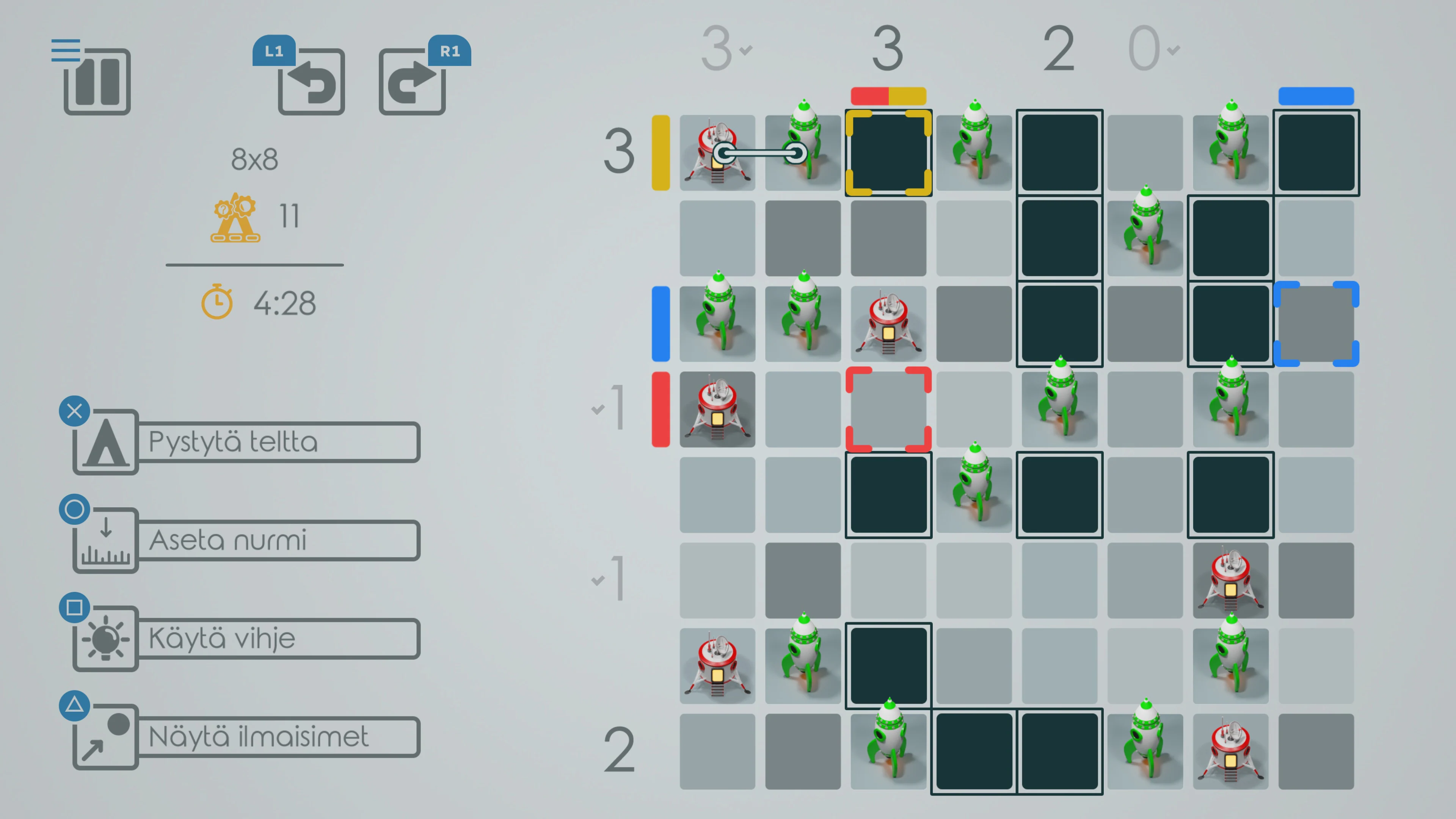
Task: Click the yellow-highlighted cell on the board
Action: click(888, 152)
